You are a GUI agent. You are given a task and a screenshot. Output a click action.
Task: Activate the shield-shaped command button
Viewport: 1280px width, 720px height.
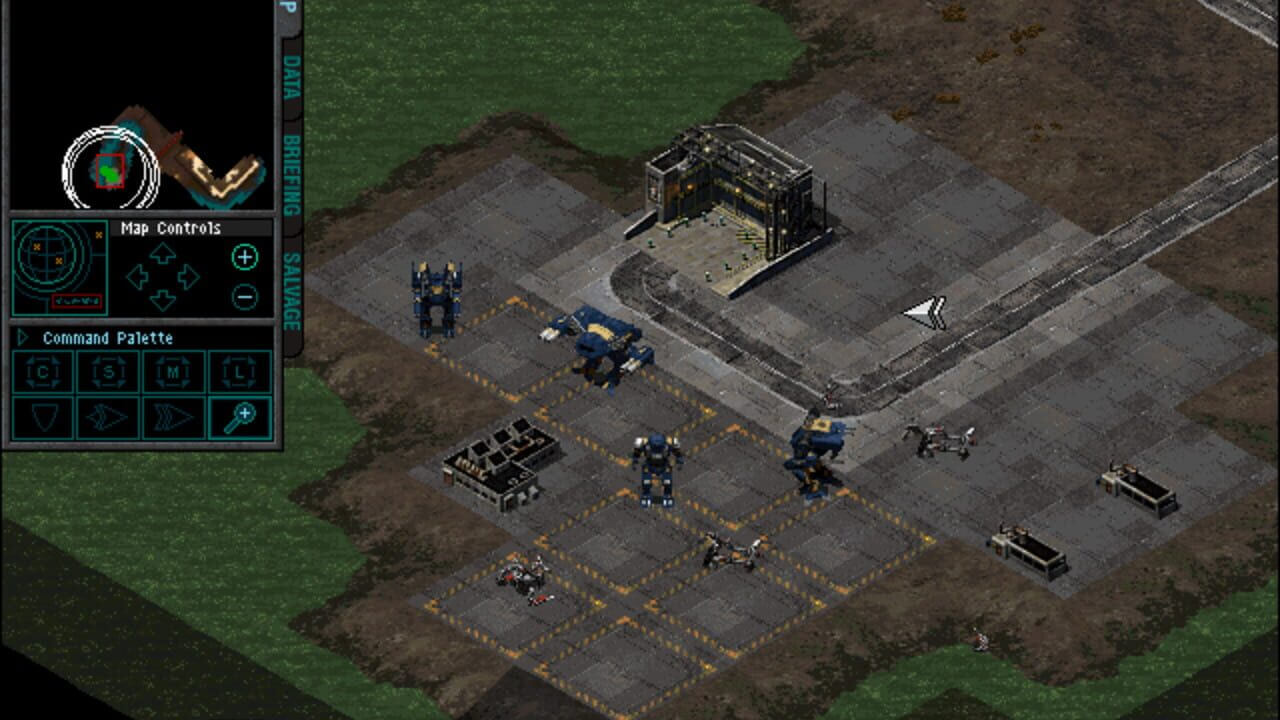[42, 417]
